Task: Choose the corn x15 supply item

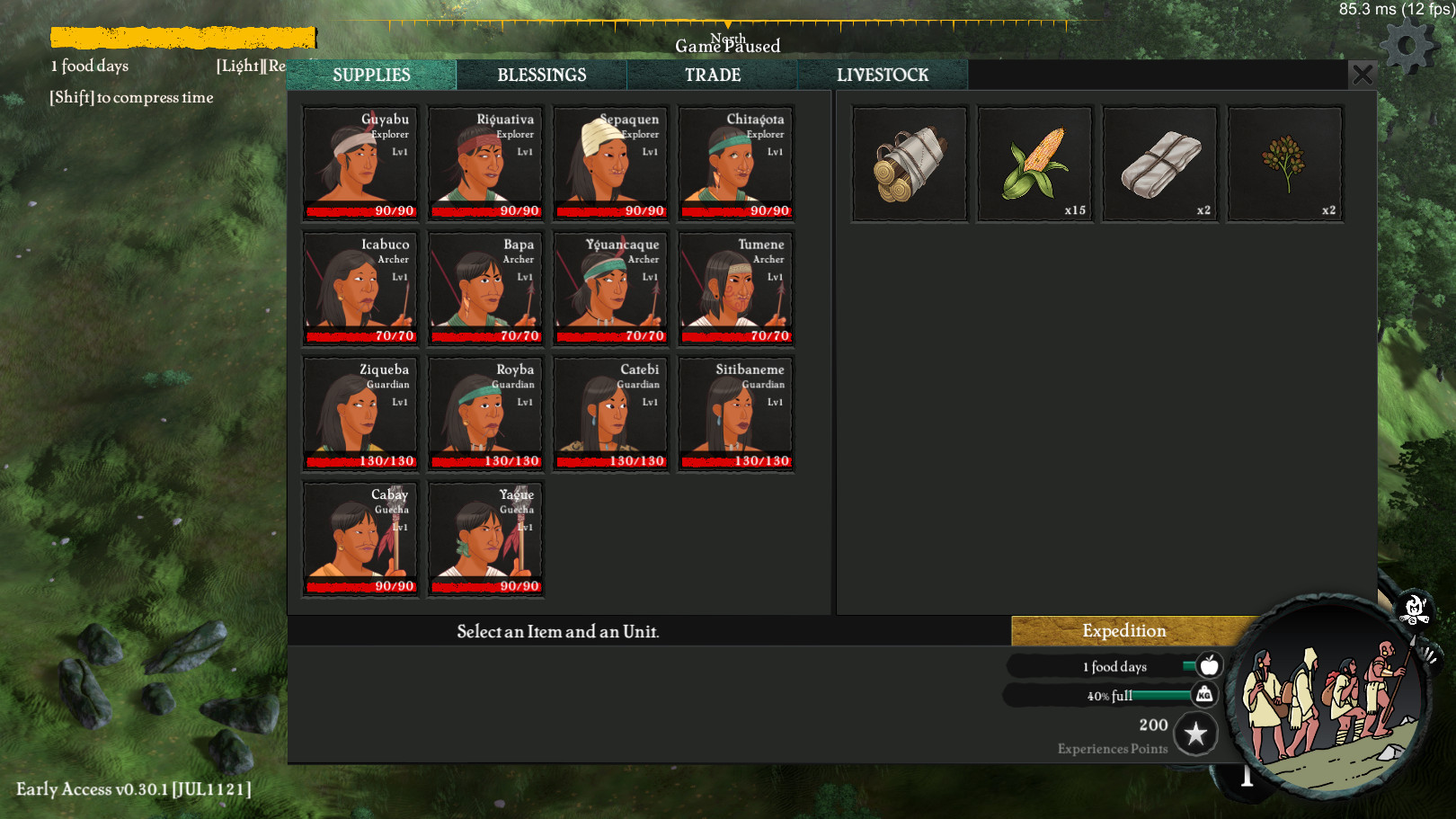Action: click(1034, 164)
